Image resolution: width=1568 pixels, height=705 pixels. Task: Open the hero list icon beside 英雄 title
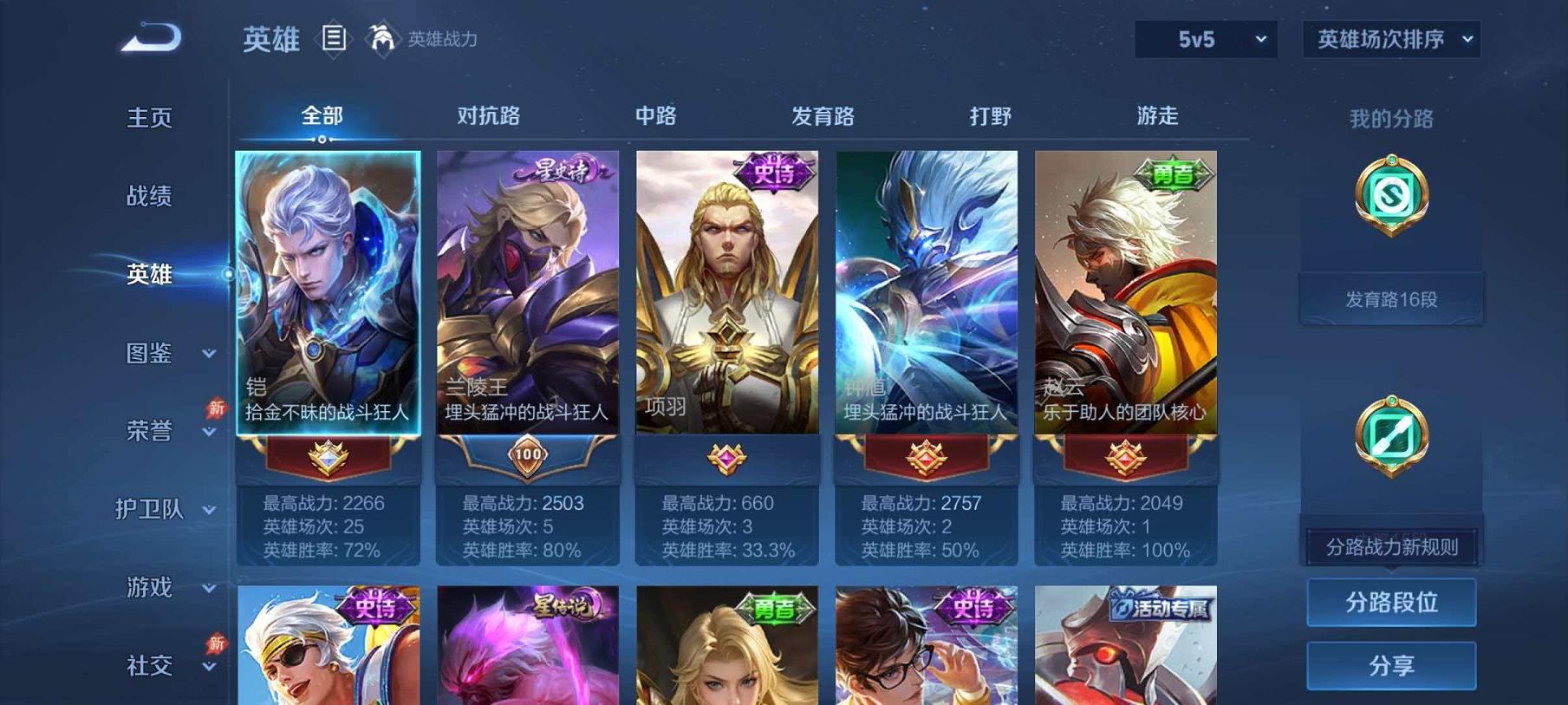tap(333, 36)
